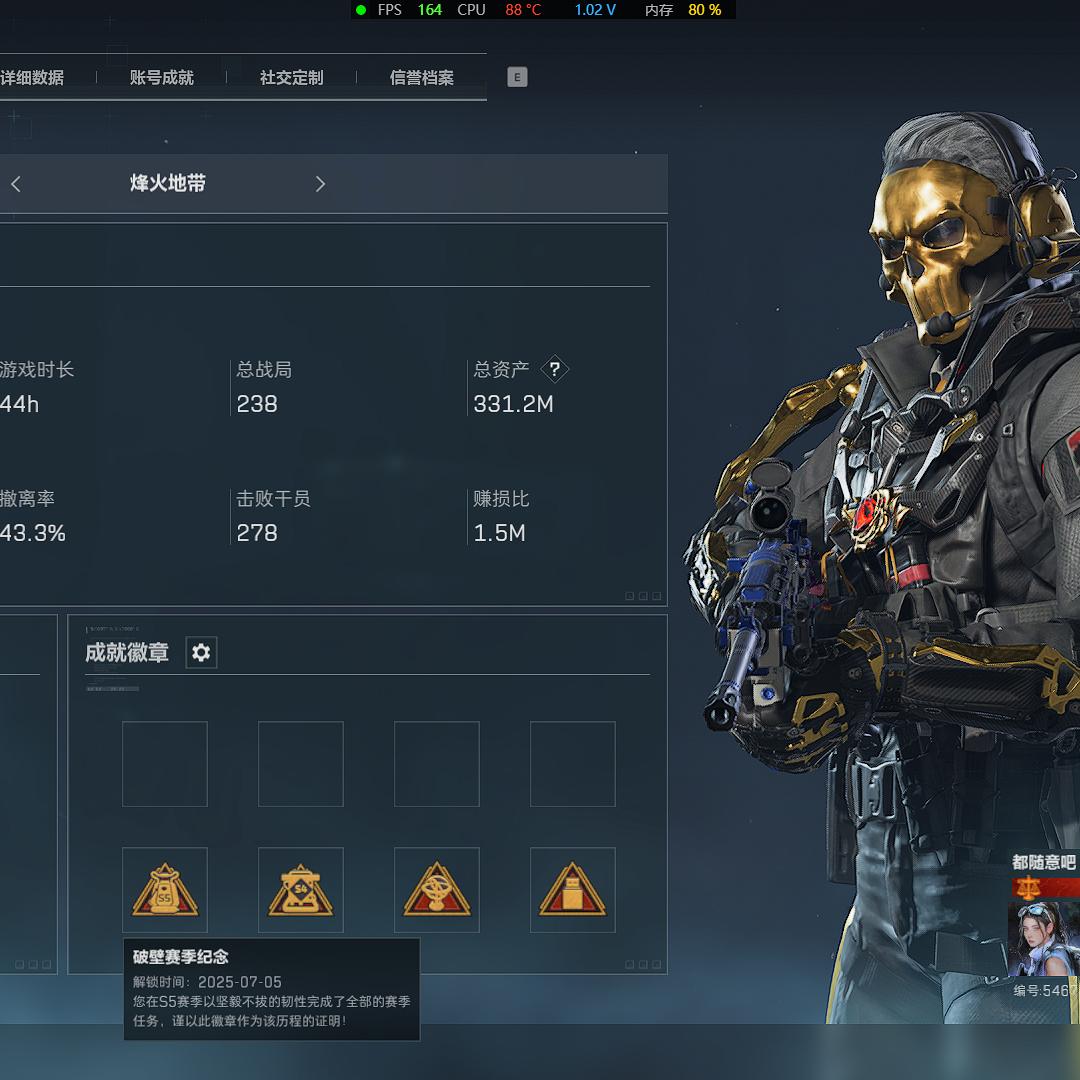Choose the S4 season achievement badge
Screen dimensions: 1080x1080
pyautogui.click(x=301, y=890)
